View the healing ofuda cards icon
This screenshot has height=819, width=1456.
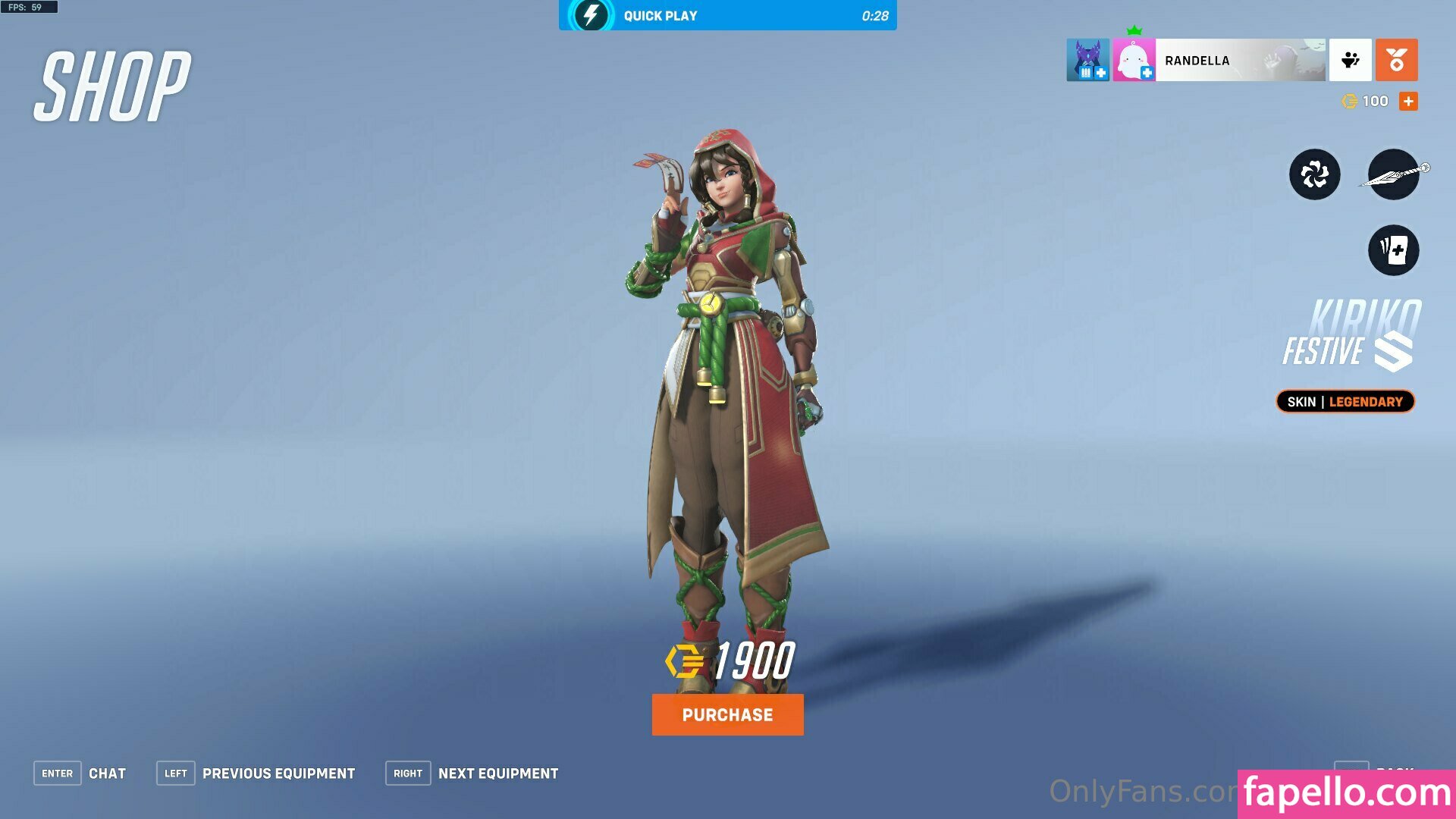[x=1394, y=249]
